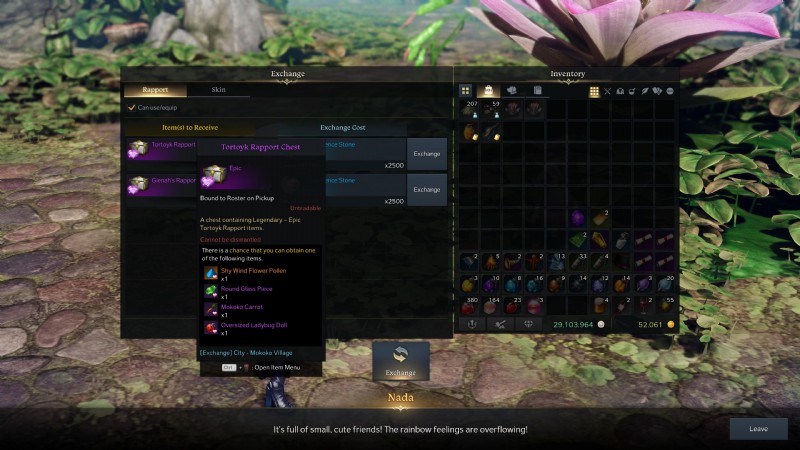This screenshot has width=800, height=450.
Task: Click the anchor icon below the inventory
Action: [x=472, y=324]
